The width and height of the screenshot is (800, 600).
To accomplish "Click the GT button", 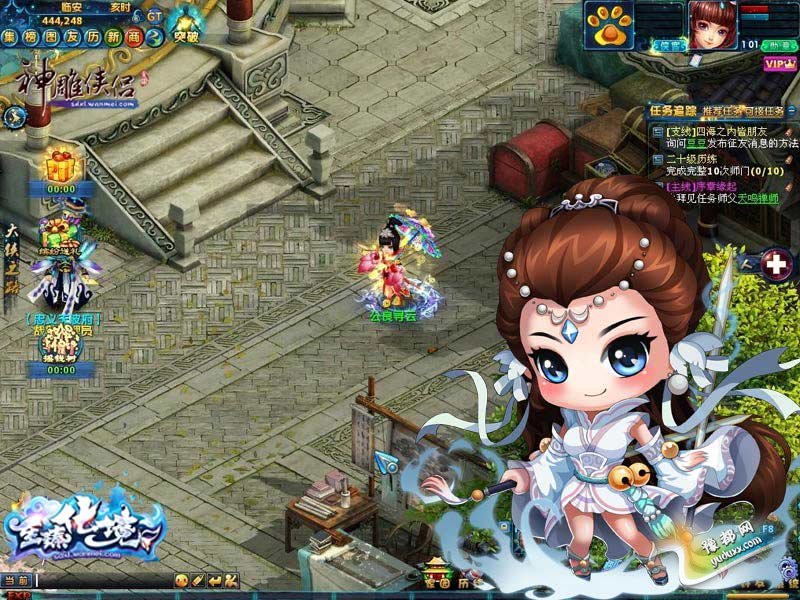I will tap(153, 17).
